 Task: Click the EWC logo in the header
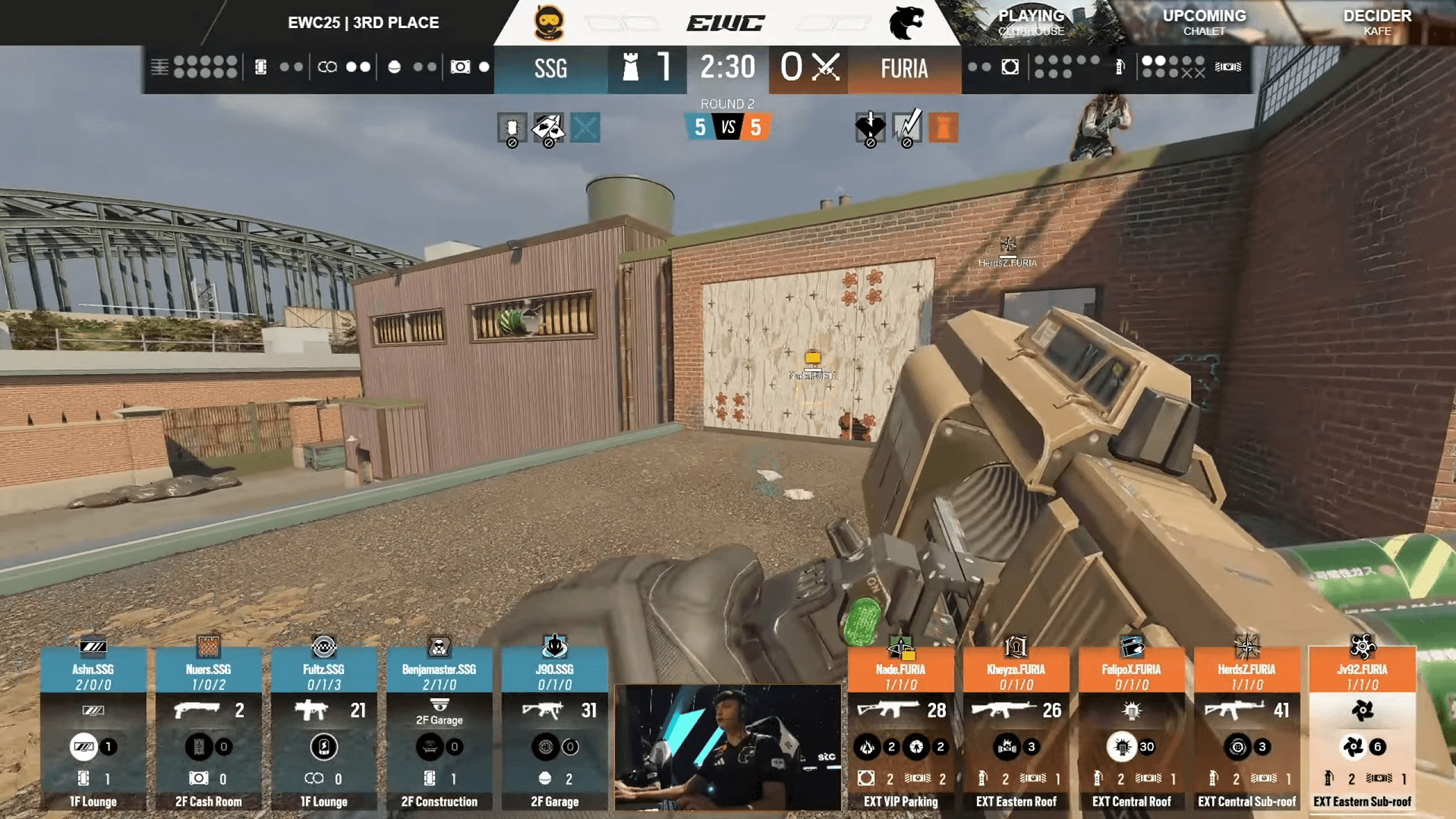tap(726, 23)
